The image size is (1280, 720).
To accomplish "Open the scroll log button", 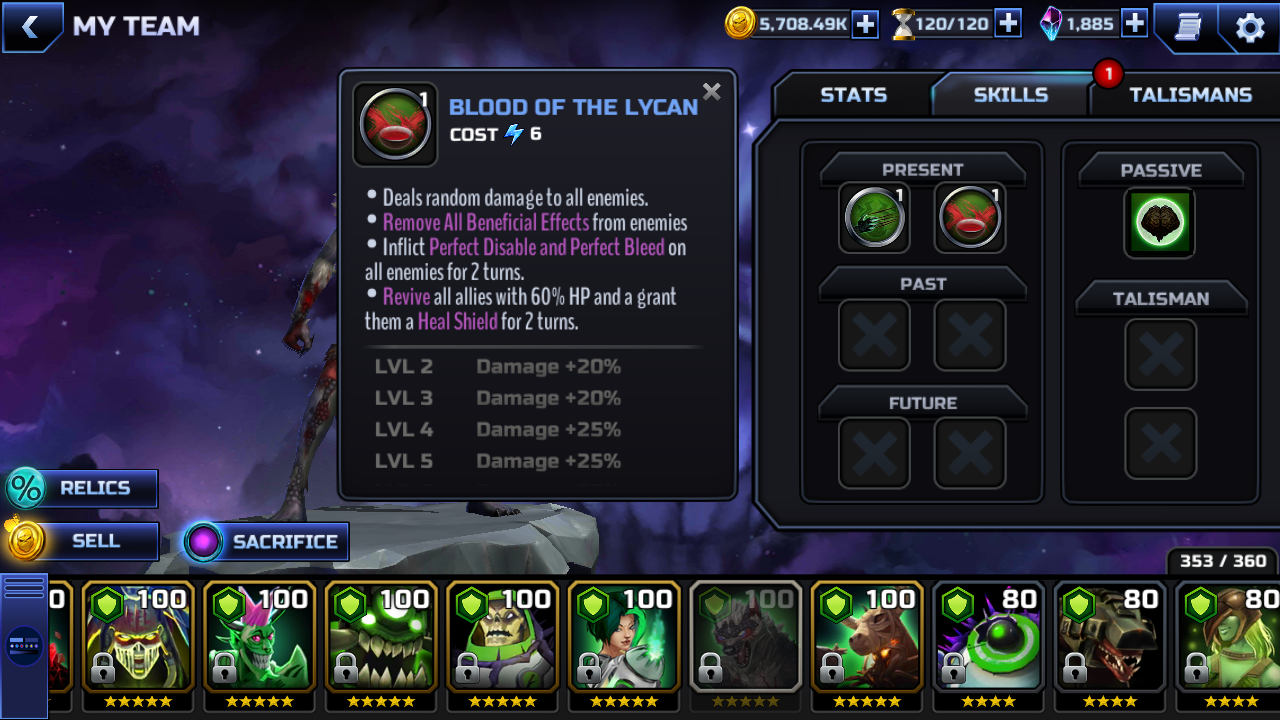I will click(1187, 27).
